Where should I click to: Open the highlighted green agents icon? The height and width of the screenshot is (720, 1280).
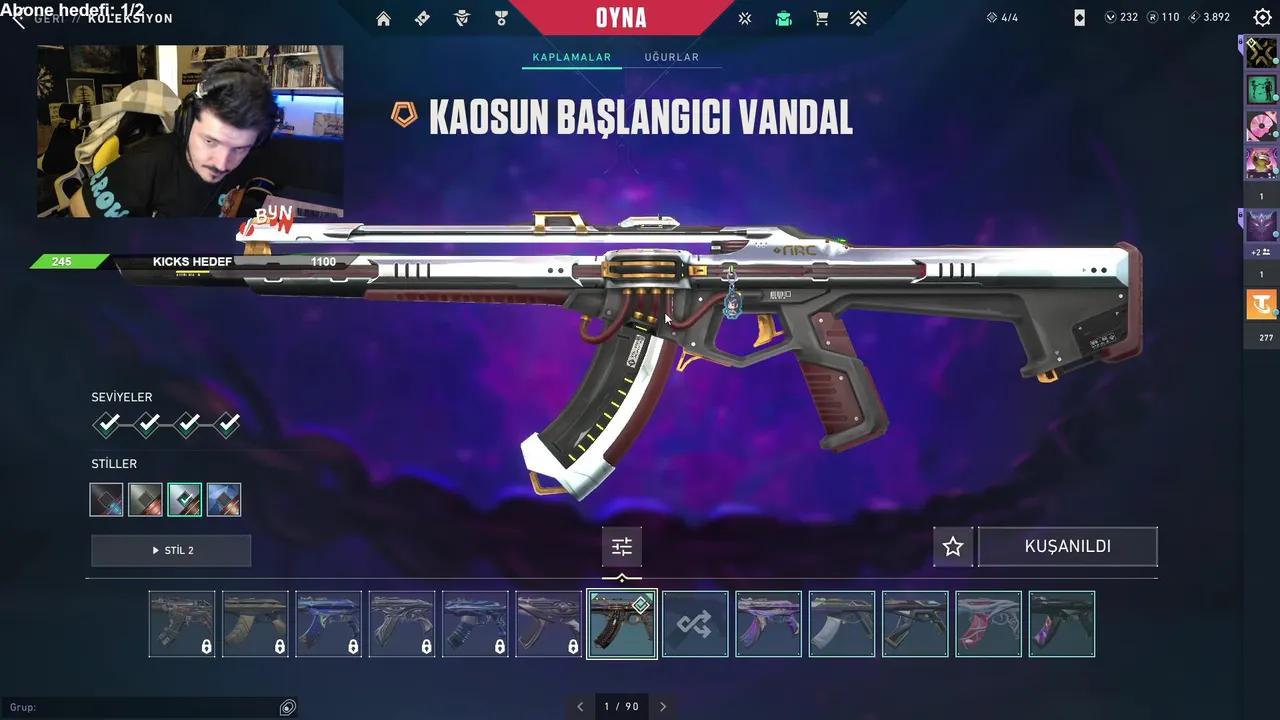click(783, 18)
